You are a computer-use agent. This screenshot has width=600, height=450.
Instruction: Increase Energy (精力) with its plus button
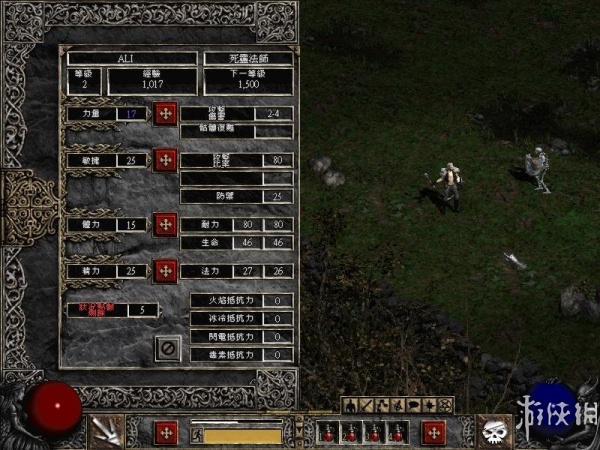(x=166, y=270)
